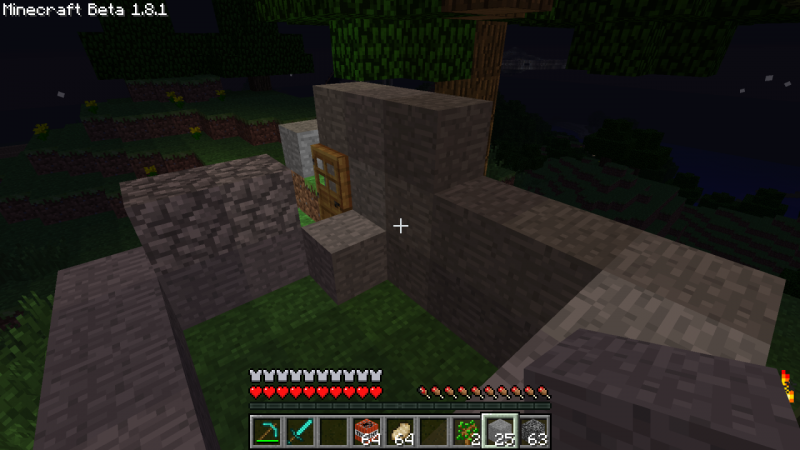The height and width of the screenshot is (450, 800).
Task: Select the diamond pickaxe hotbar slot
Action: coord(266,431)
